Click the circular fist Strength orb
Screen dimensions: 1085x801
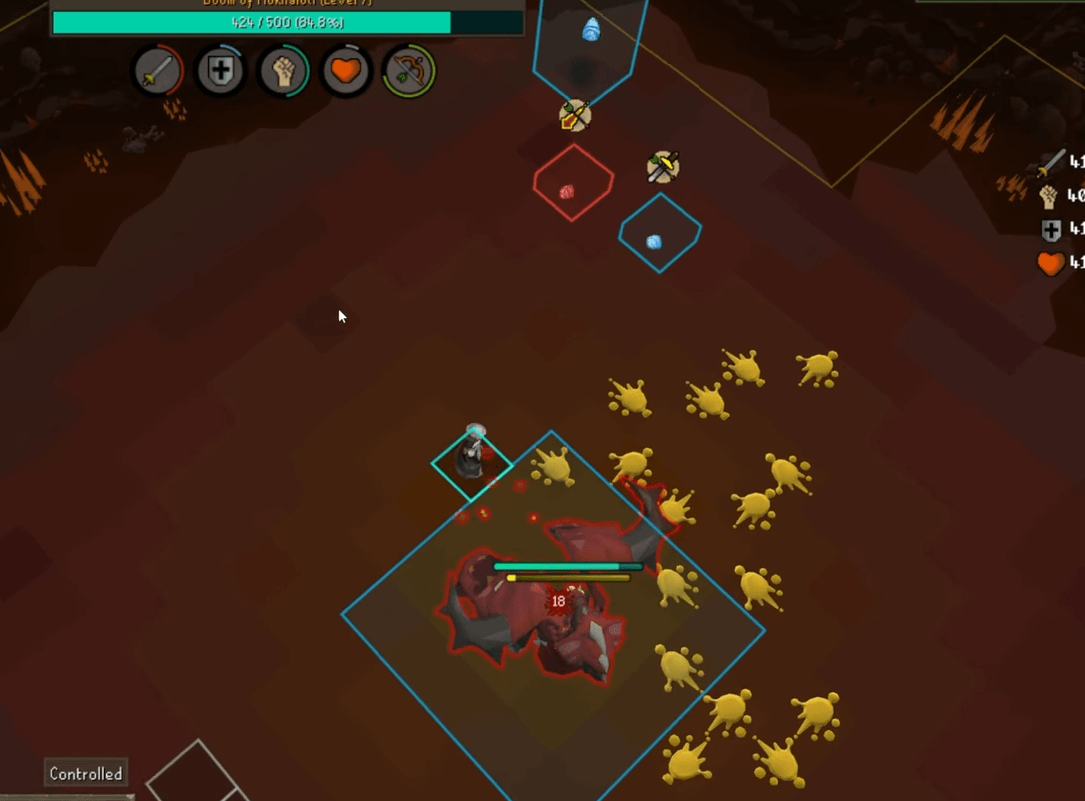coord(283,72)
